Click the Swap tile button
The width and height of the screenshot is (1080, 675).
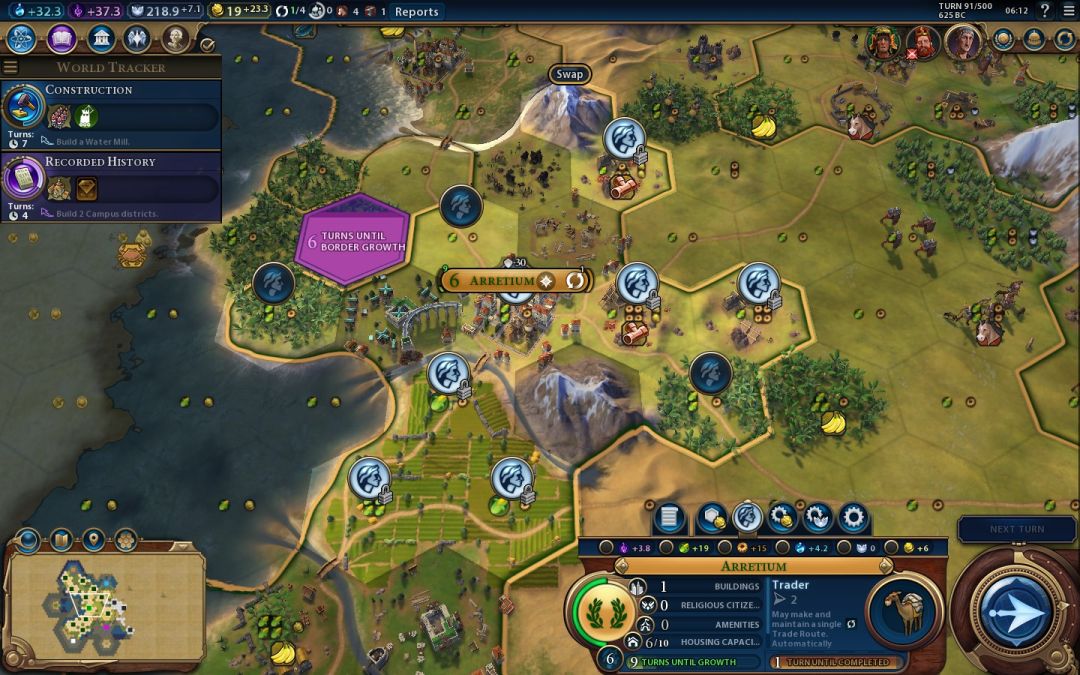coord(569,74)
